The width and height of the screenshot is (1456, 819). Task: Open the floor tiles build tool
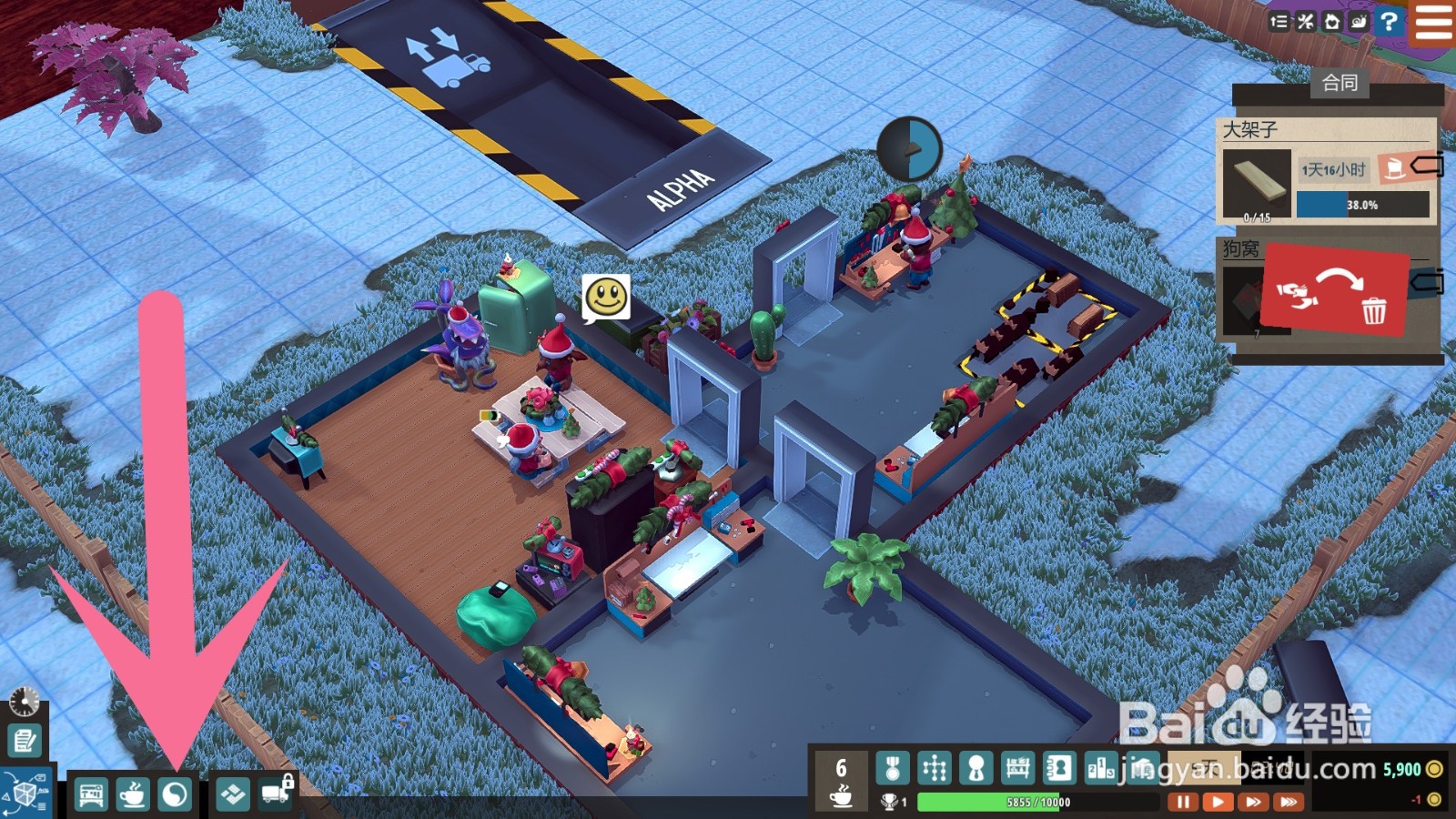coord(234,795)
